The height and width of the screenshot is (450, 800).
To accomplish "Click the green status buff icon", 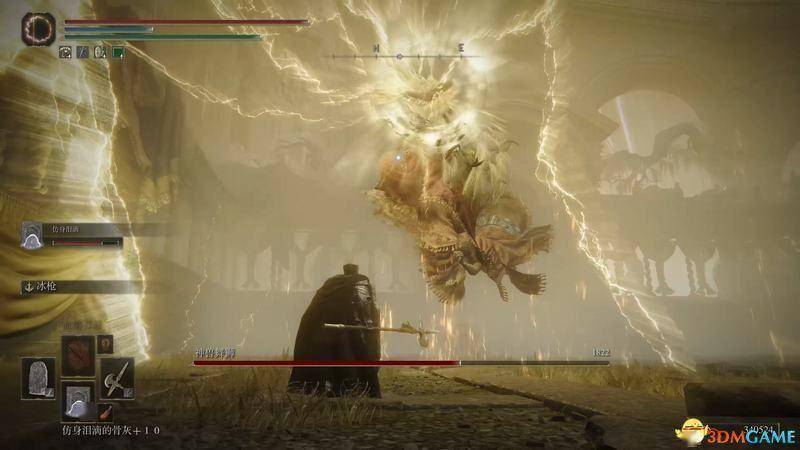I will coord(117,52).
